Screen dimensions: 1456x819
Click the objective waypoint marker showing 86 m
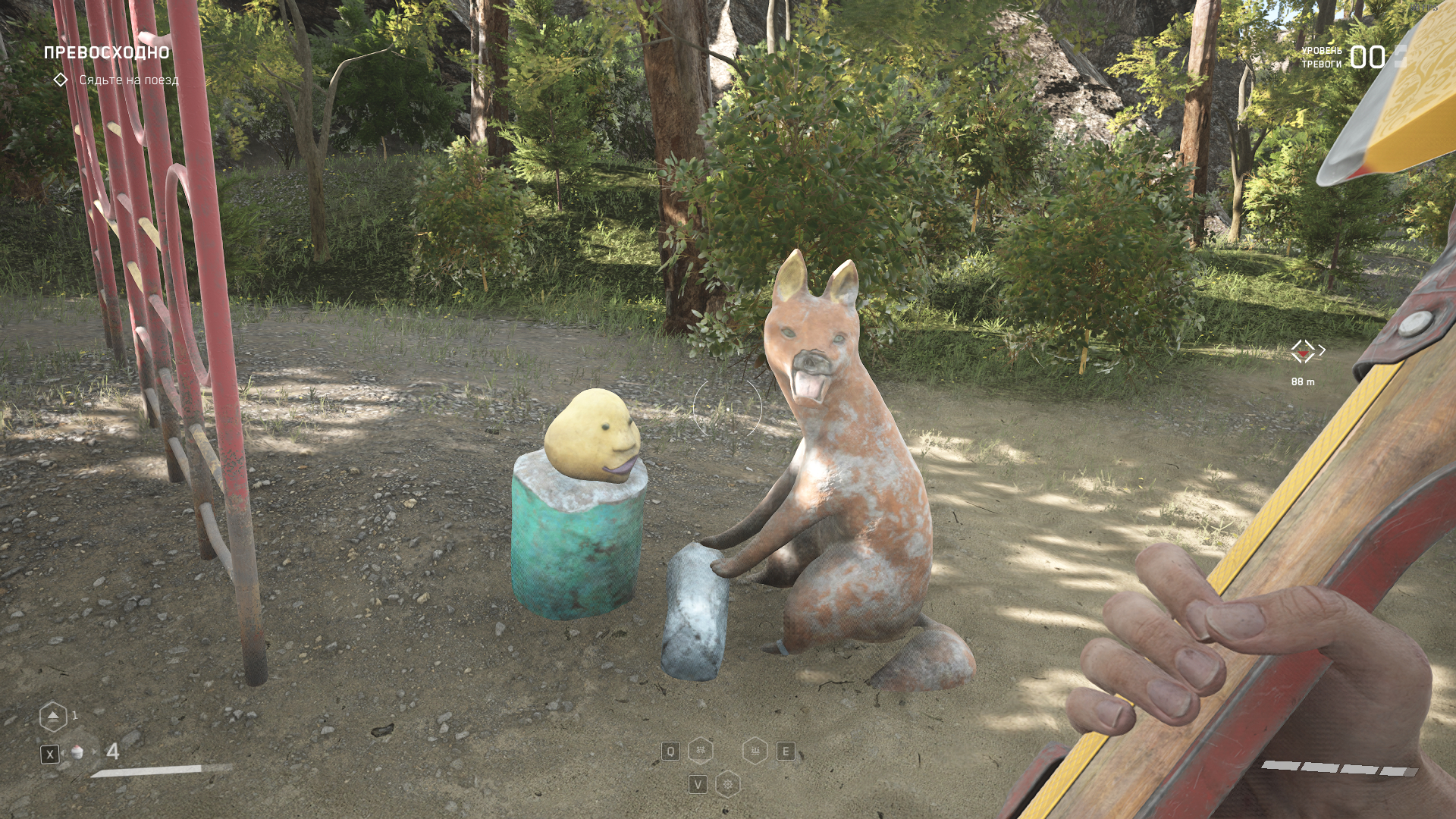click(x=1303, y=351)
